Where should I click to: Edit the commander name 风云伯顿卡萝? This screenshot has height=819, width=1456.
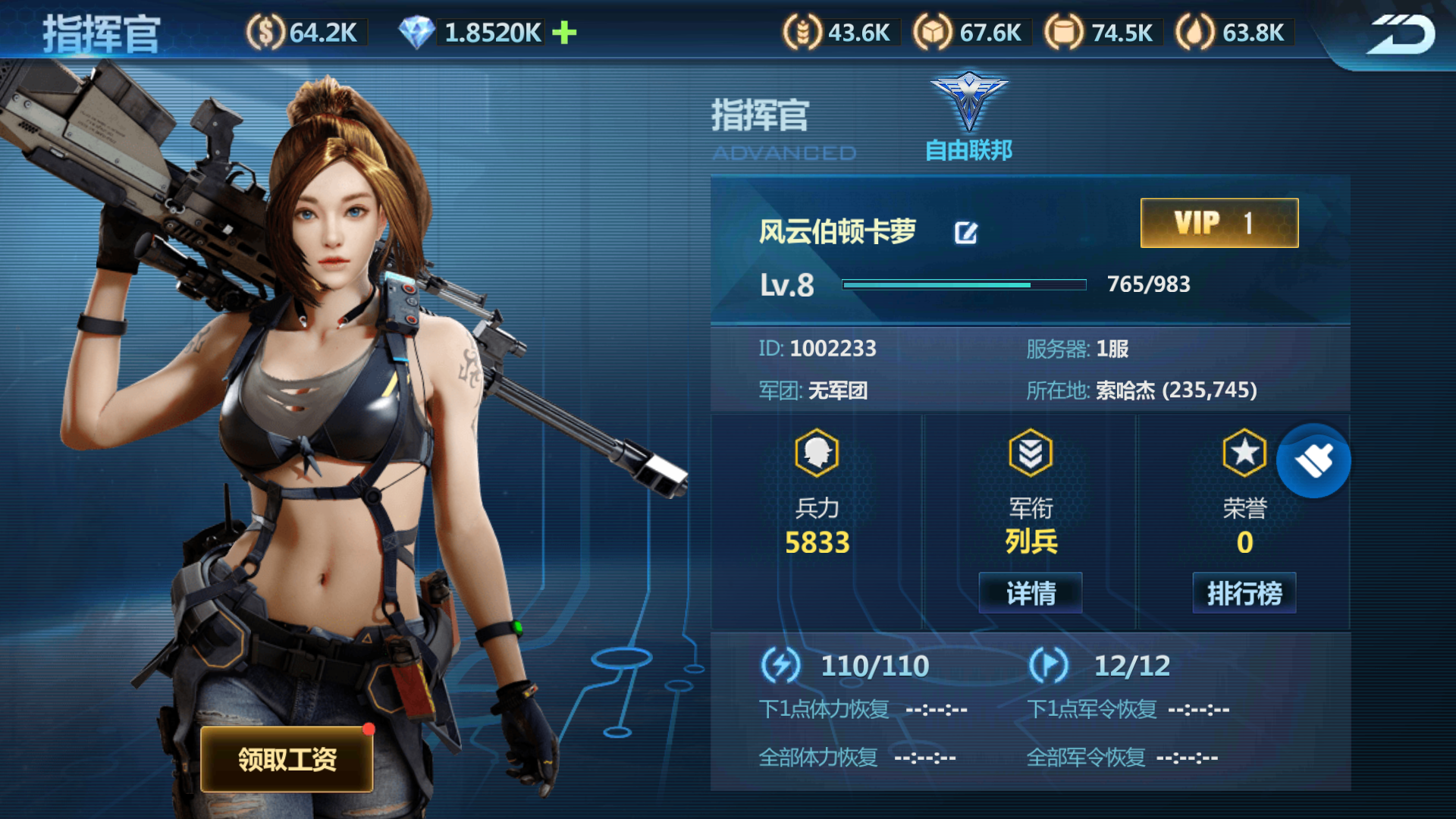[x=965, y=233]
